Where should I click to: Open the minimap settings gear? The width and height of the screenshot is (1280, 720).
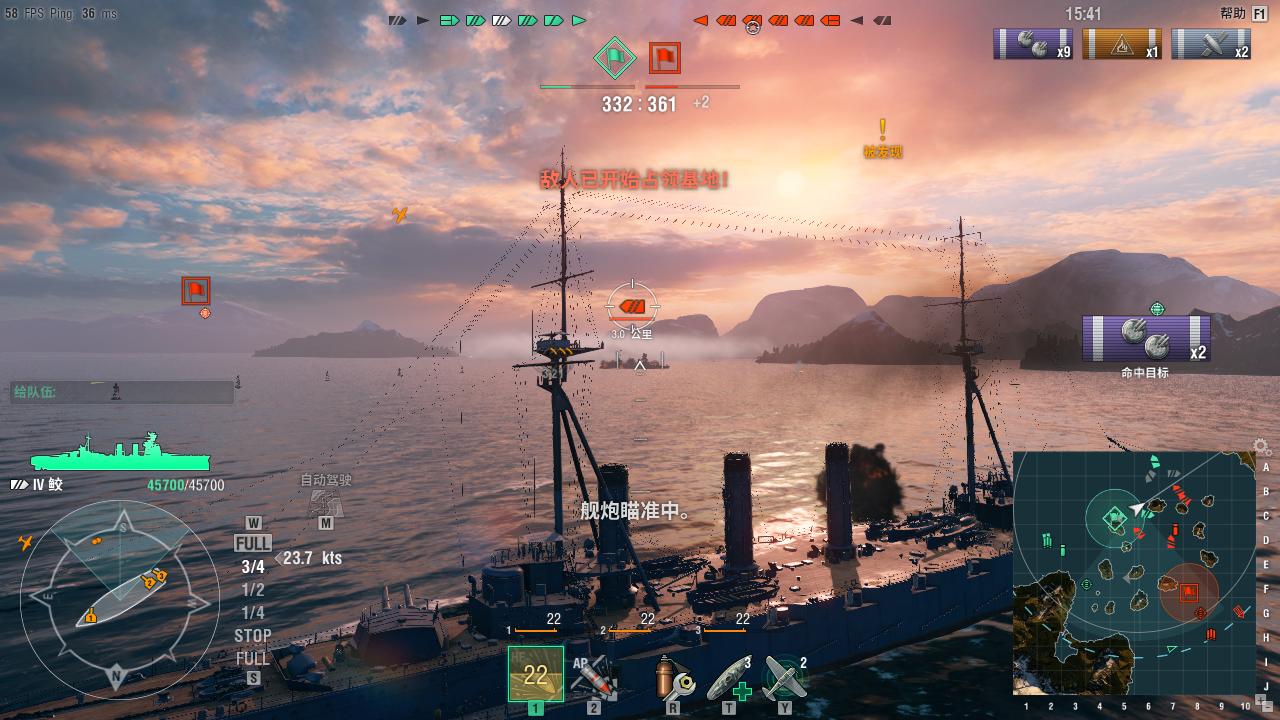coord(1261,447)
